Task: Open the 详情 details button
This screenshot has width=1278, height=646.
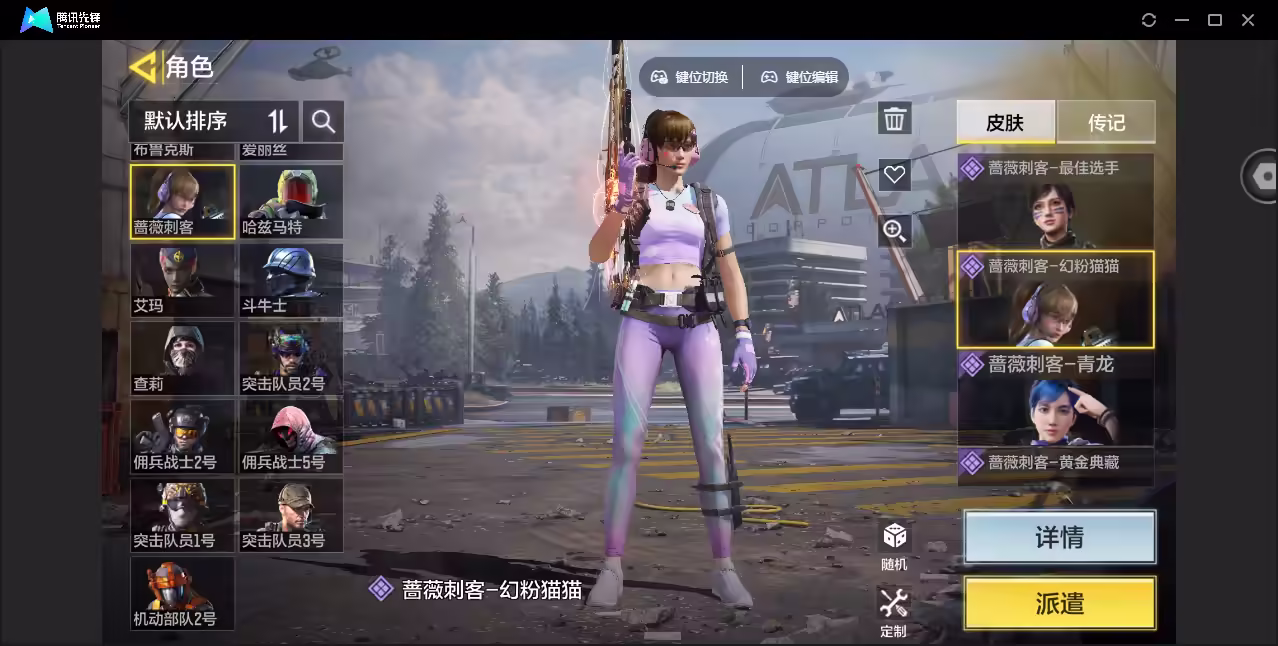Action: 1059,537
